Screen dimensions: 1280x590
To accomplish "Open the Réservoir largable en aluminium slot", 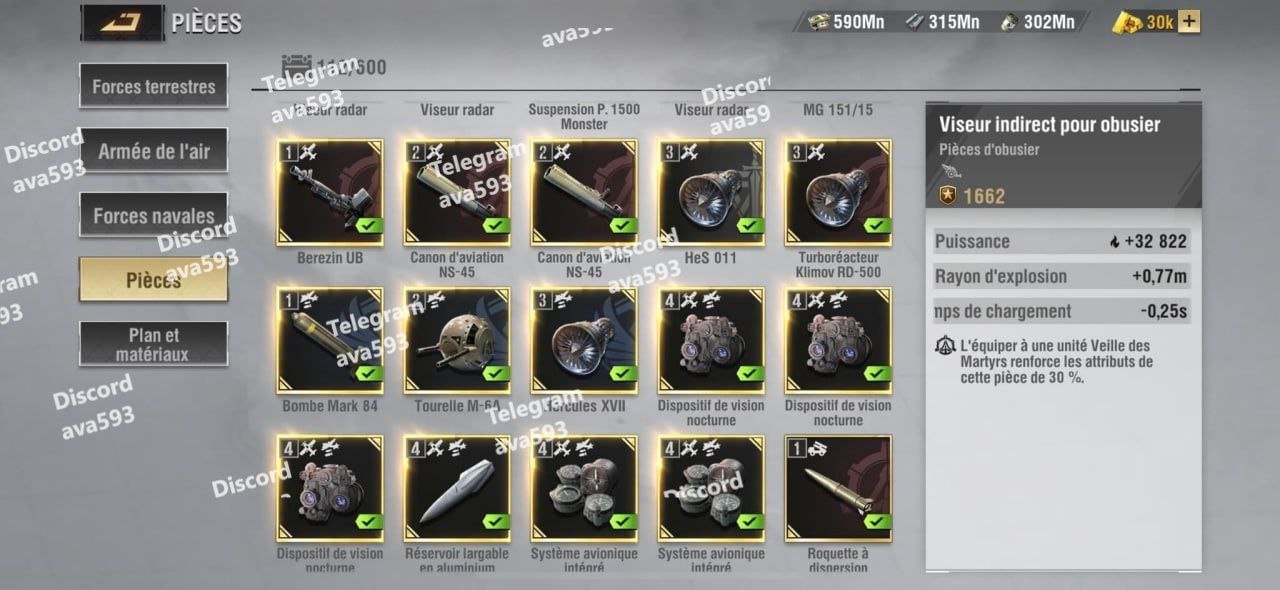I will pyautogui.click(x=457, y=489).
